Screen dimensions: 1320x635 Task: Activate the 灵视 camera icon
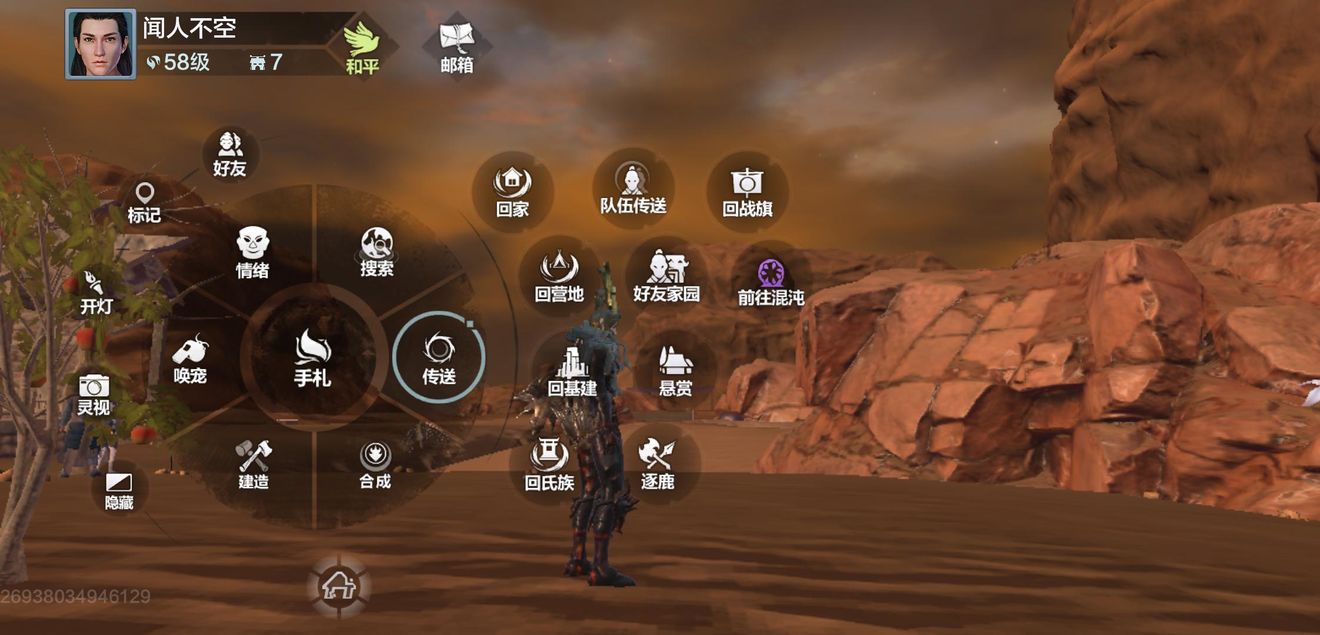[94, 393]
